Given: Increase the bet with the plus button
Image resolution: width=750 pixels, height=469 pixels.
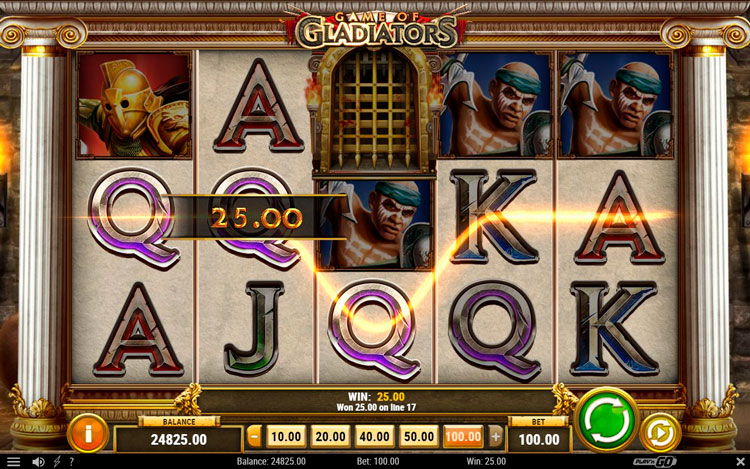Looking at the screenshot, I should [495, 436].
